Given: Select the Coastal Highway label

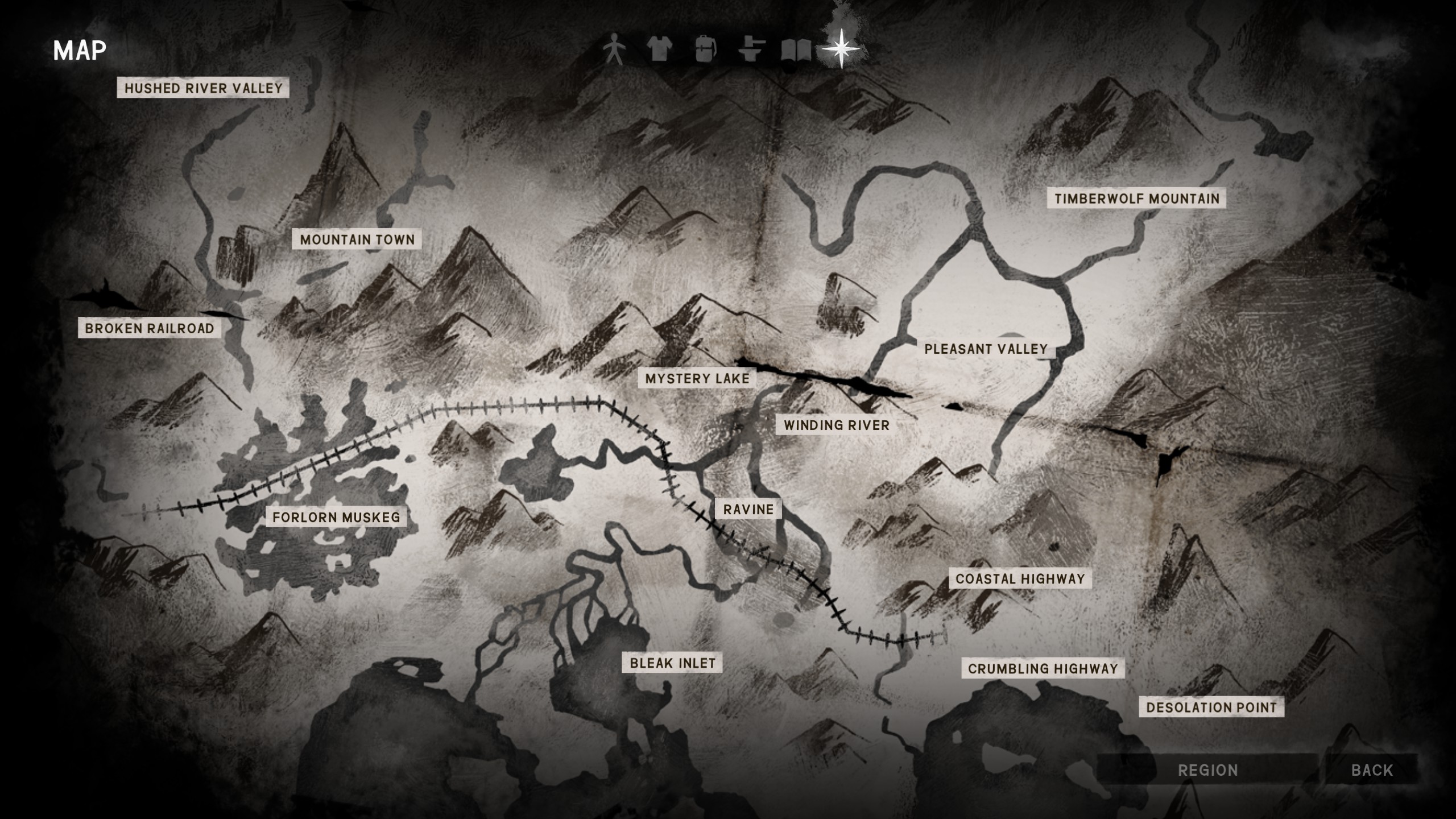Looking at the screenshot, I should coord(1020,578).
